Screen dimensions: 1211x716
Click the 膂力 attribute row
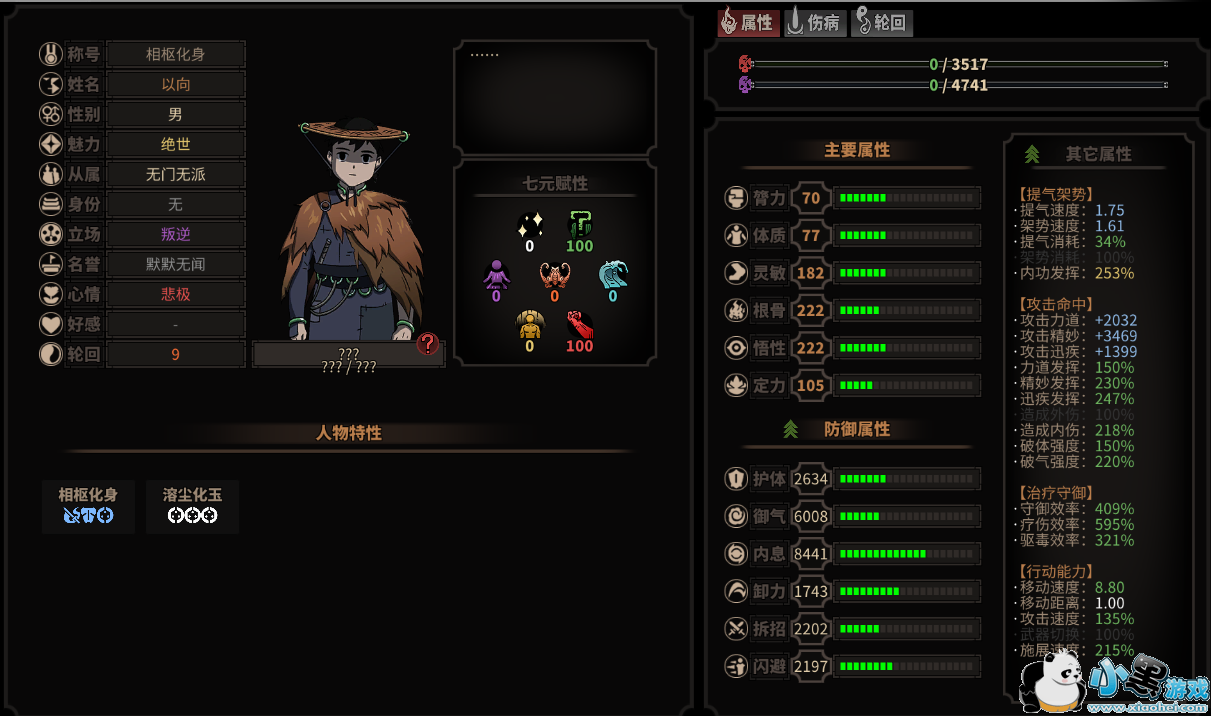851,198
